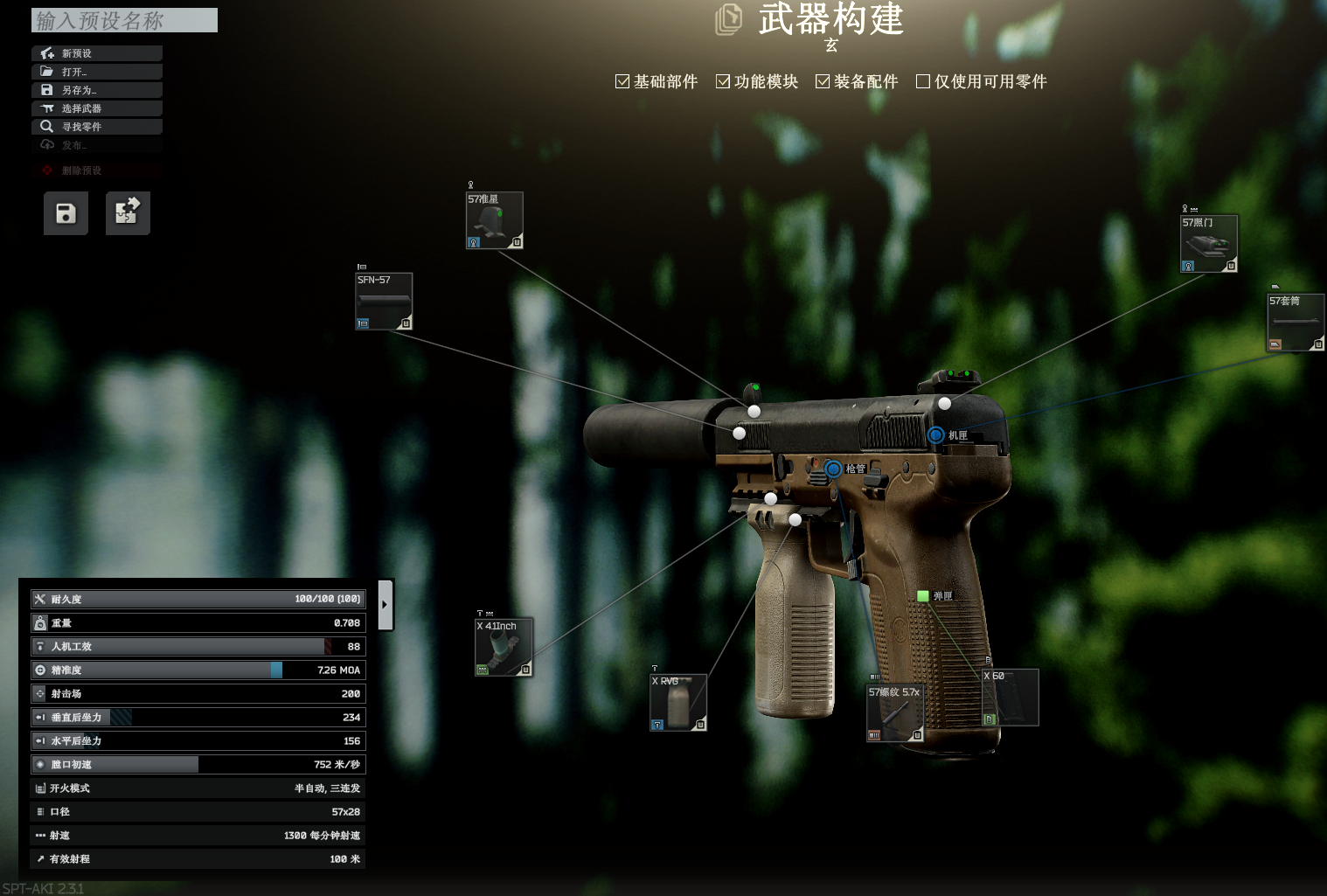
Task: Select the 57螺纹 threaded barrel slot
Action: (894, 713)
